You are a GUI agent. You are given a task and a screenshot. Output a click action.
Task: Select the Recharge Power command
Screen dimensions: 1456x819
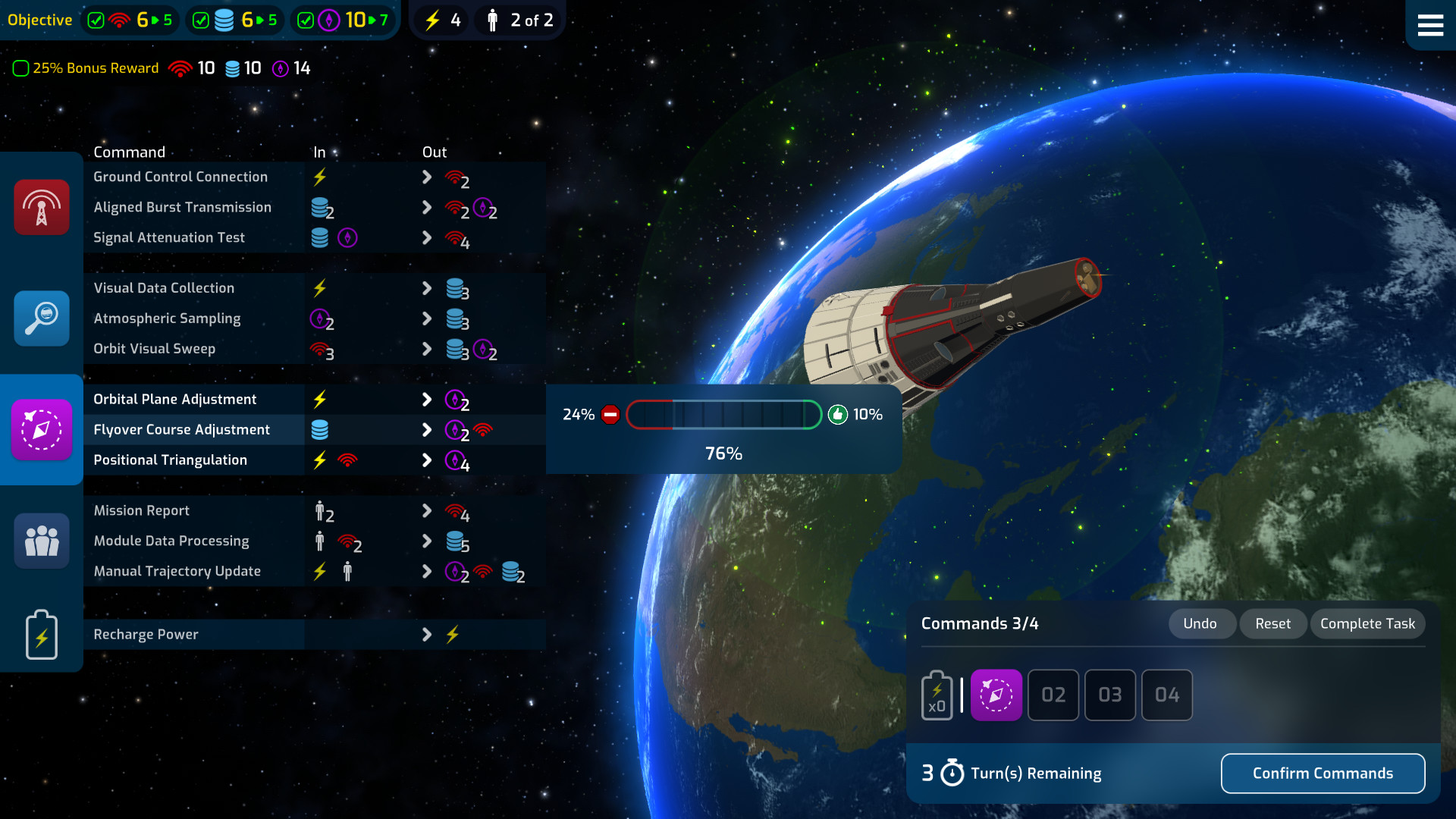tap(146, 635)
